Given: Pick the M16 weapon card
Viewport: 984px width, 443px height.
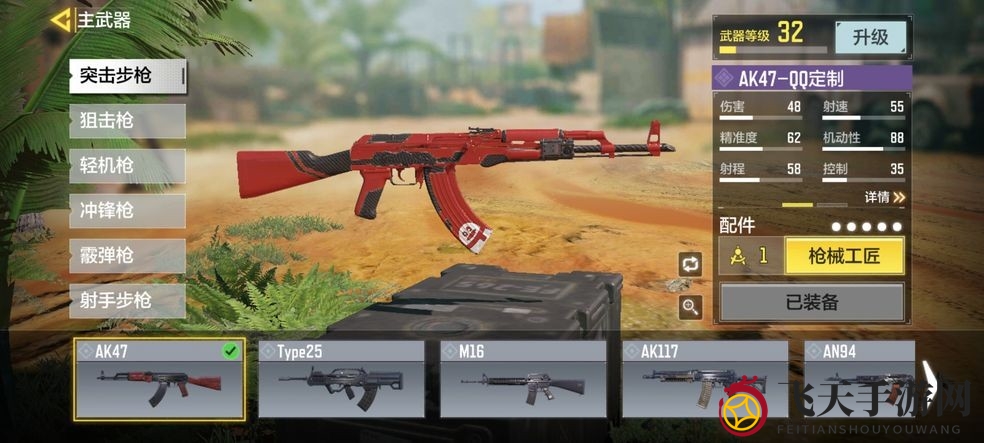Looking at the screenshot, I should pyautogui.click(x=523, y=378).
